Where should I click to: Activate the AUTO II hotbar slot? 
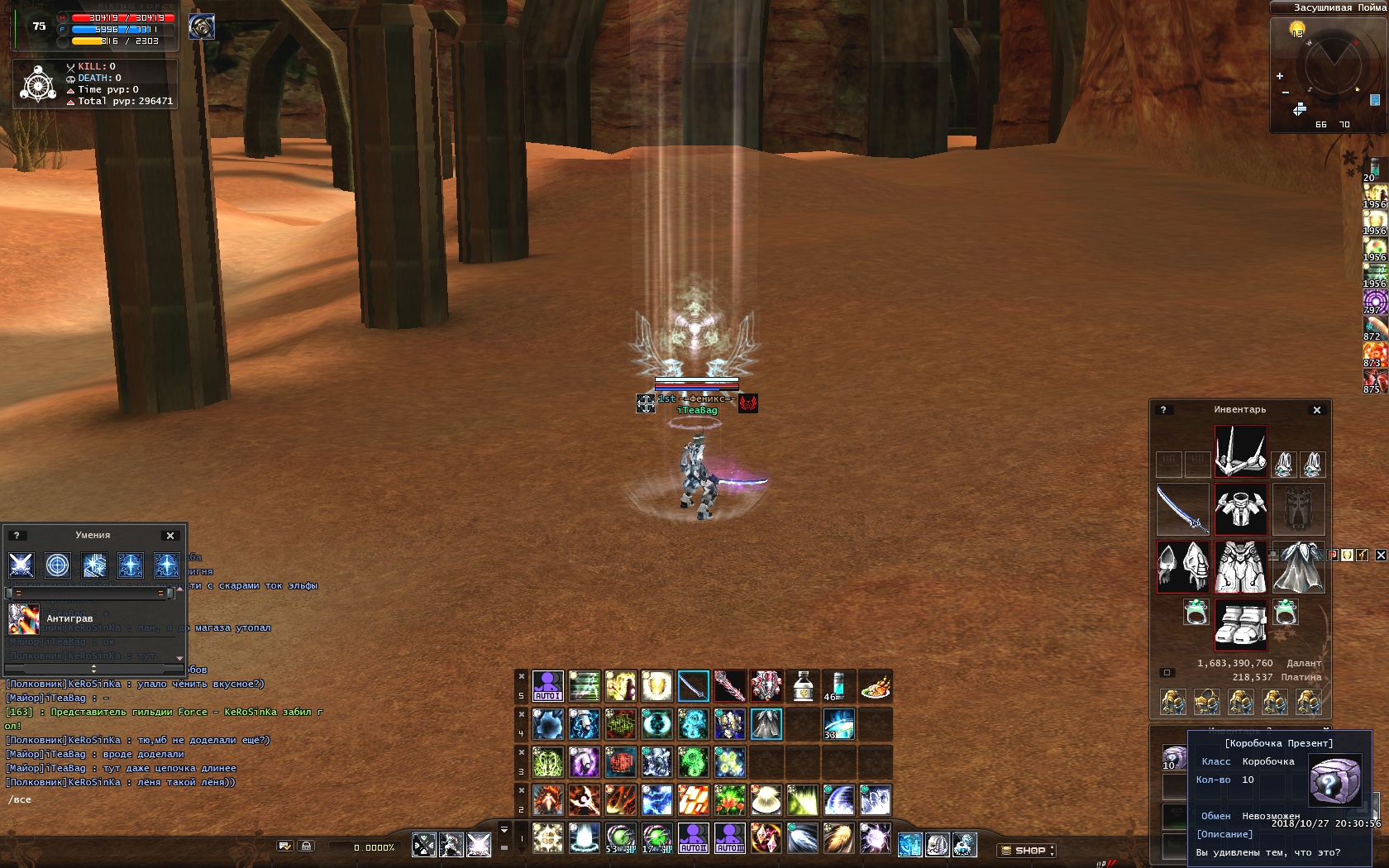693,837
